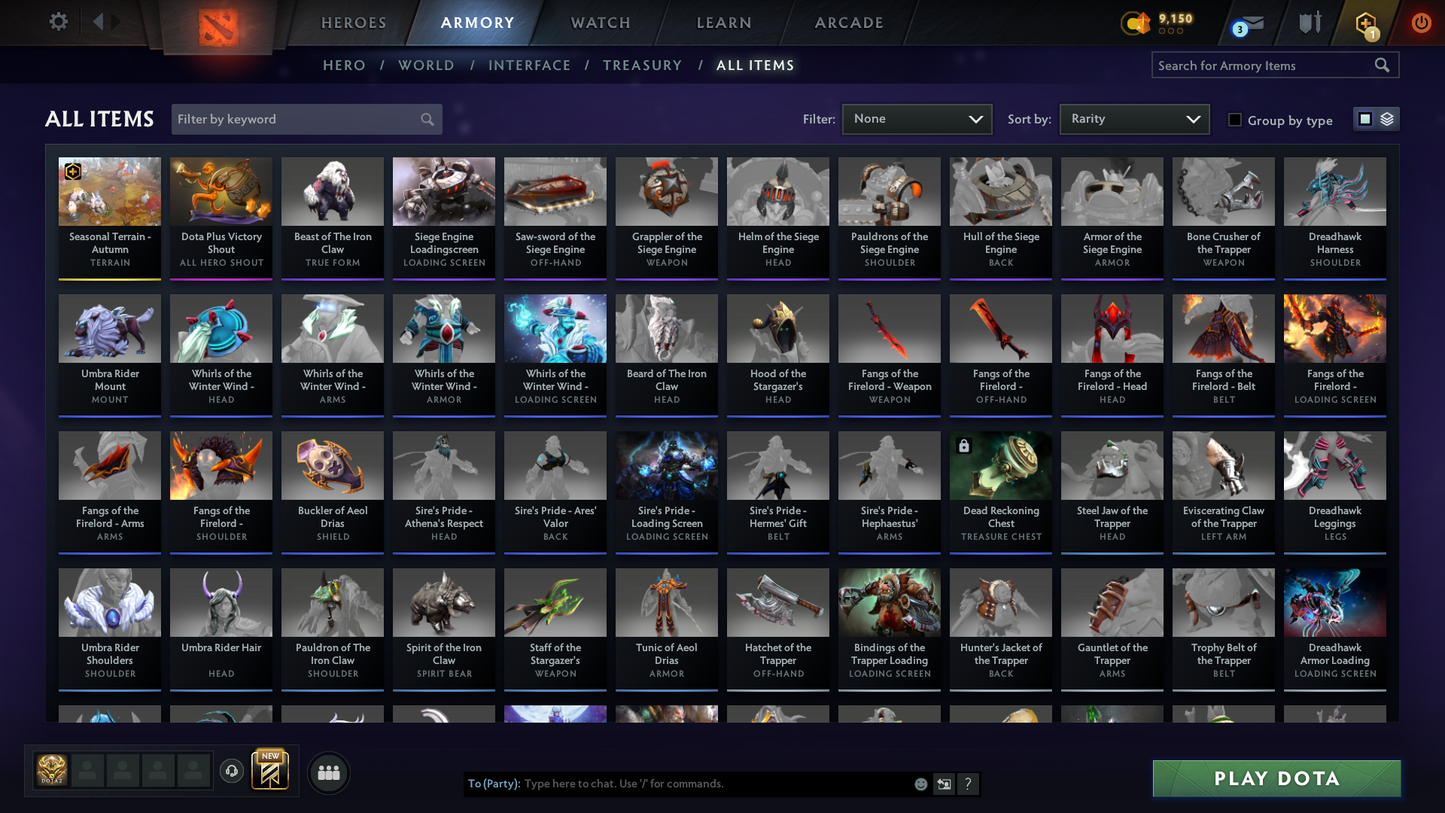Click the red power button to quit
The image size is (1445, 813).
(x=1421, y=22)
